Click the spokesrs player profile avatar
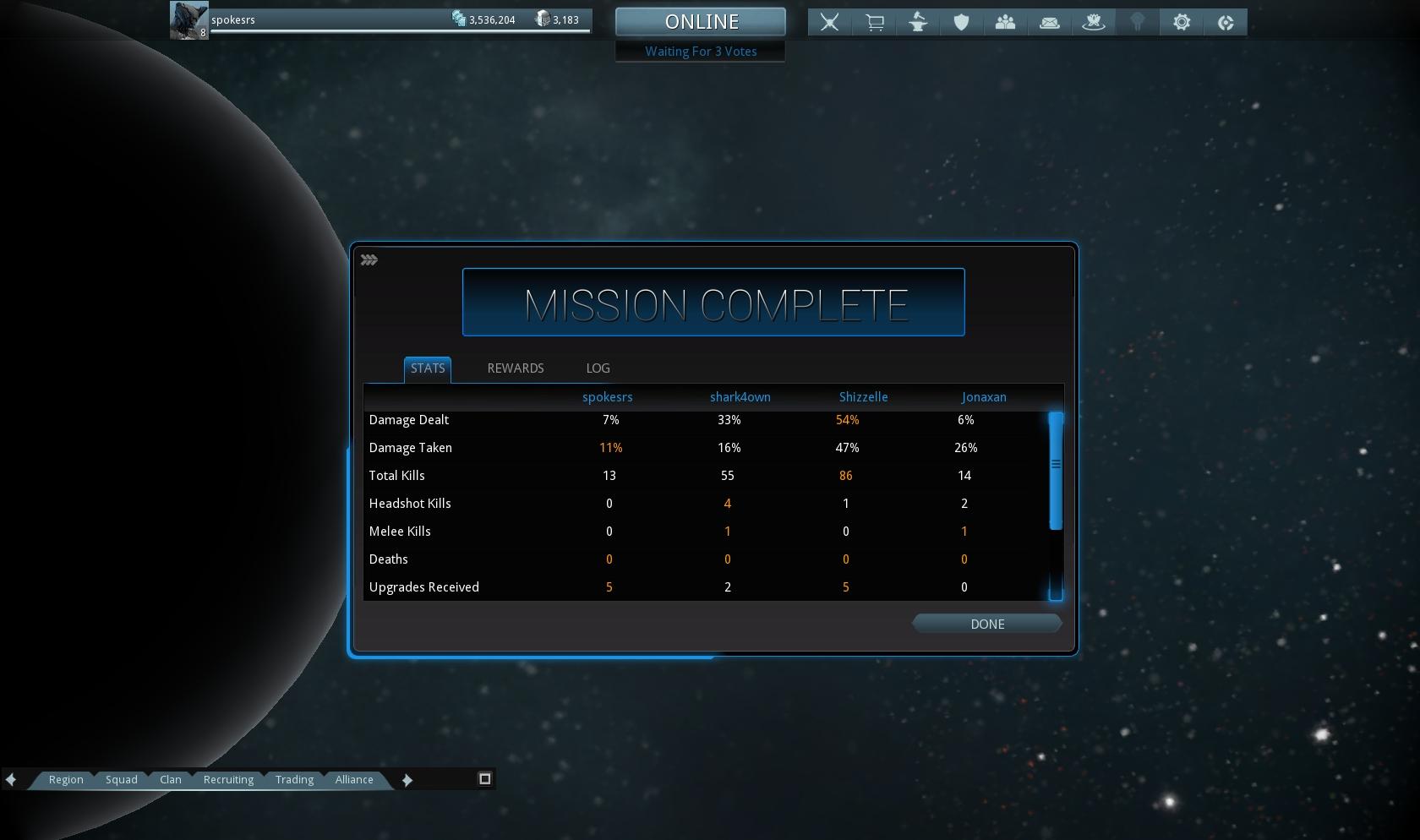 pyautogui.click(x=188, y=20)
